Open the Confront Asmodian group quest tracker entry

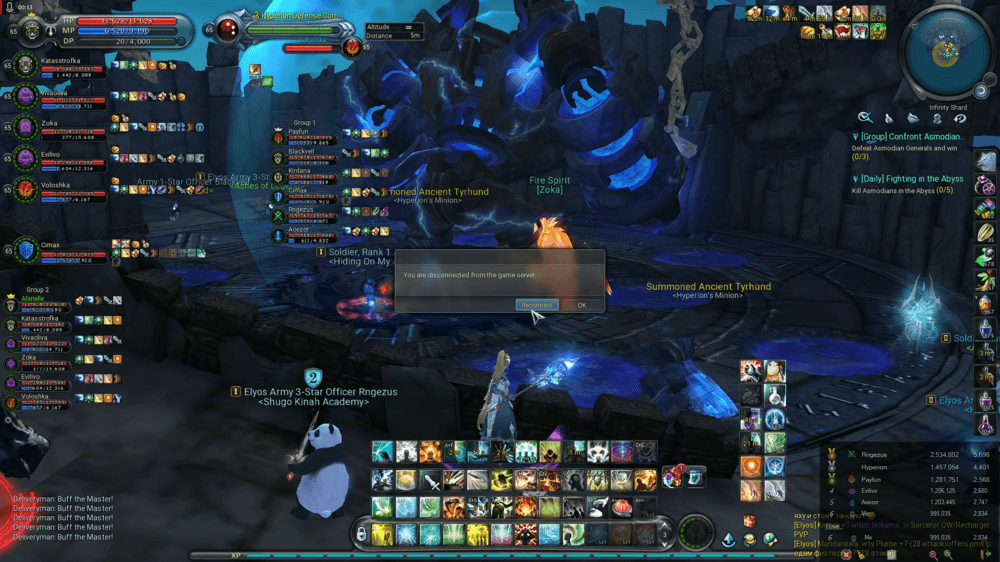pyautogui.click(x=911, y=137)
